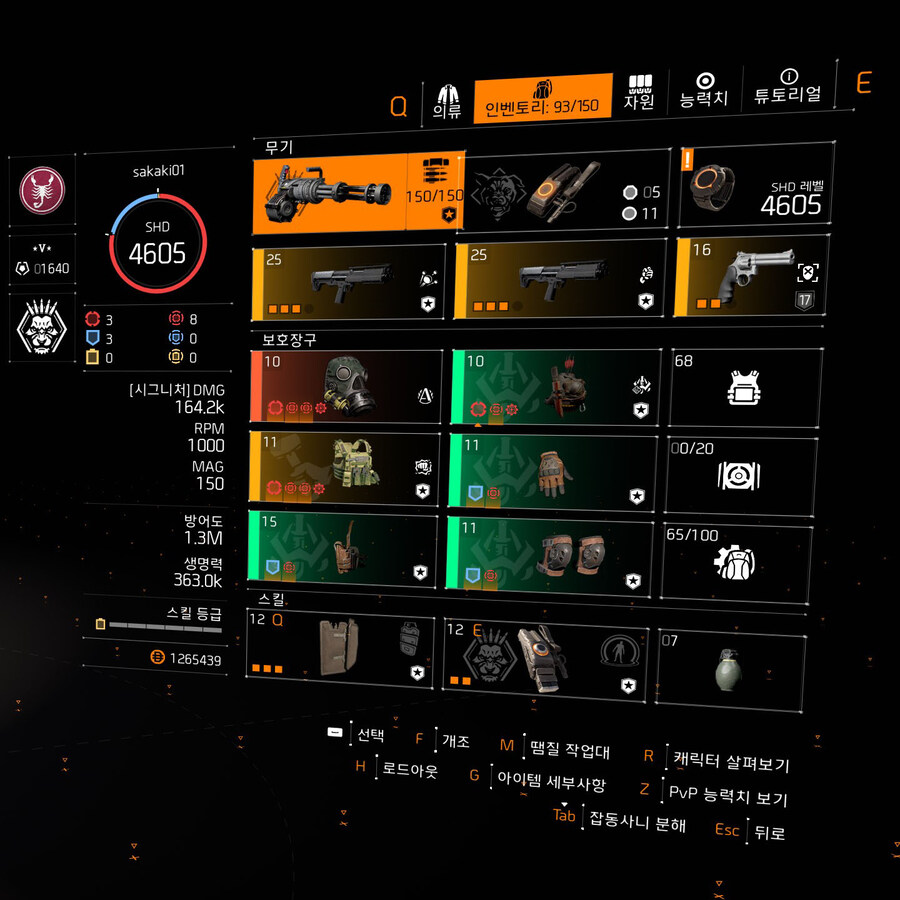Click the scorpion specialization emblem
The height and width of the screenshot is (900, 900).
pos(41,190)
